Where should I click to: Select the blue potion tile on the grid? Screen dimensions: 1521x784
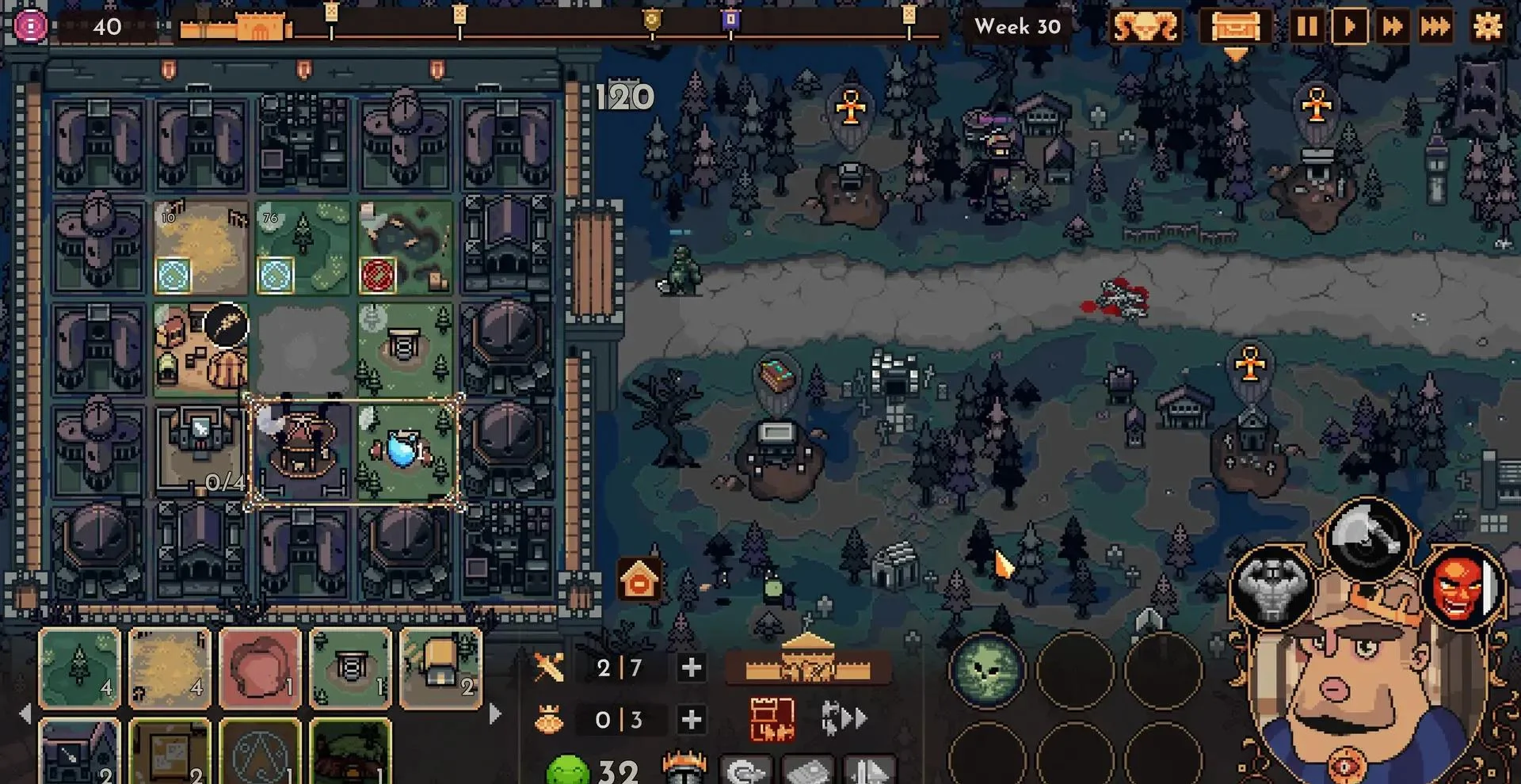pyautogui.click(x=405, y=450)
